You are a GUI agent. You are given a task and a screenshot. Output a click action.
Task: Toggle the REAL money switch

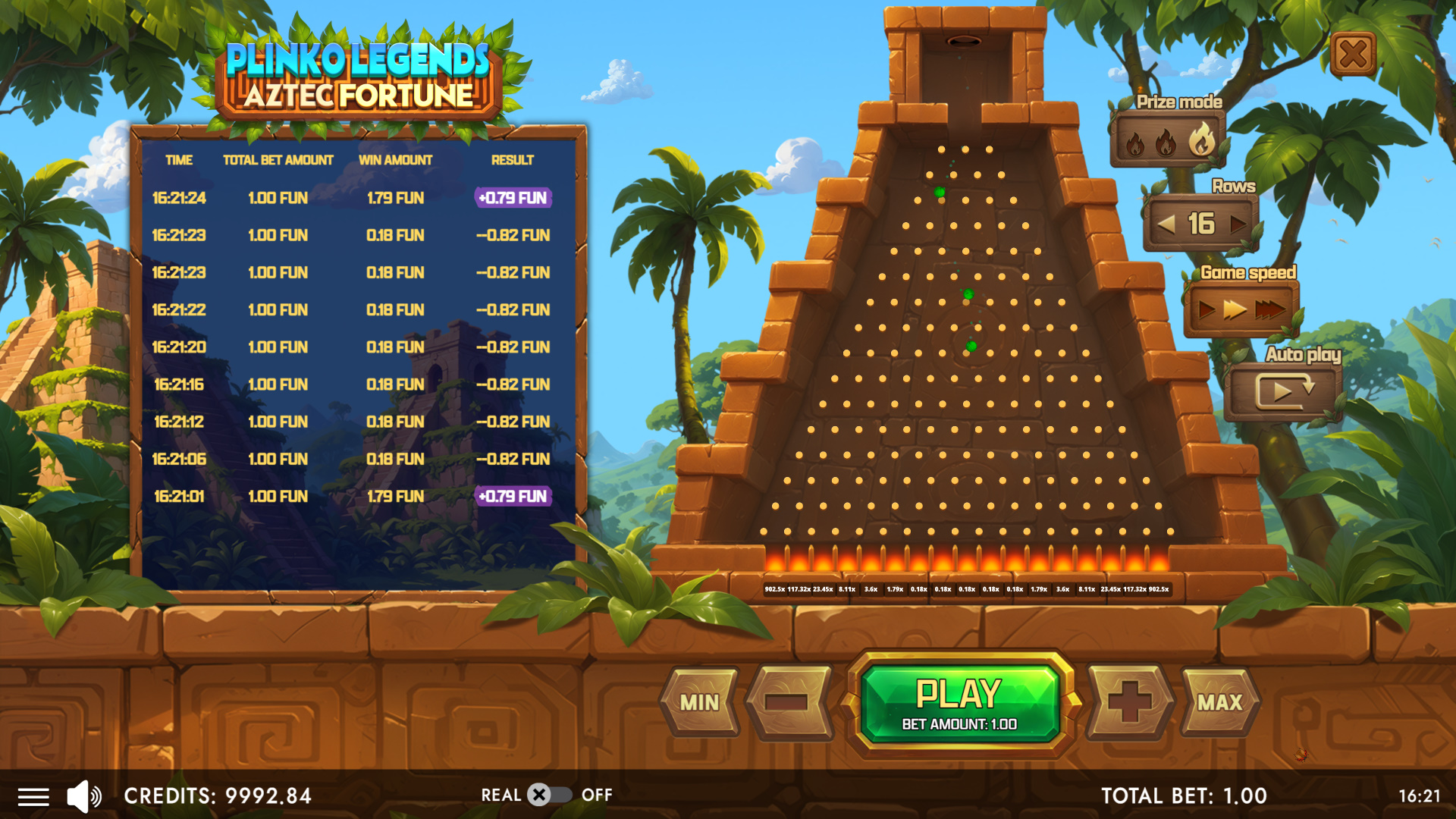pos(549,795)
